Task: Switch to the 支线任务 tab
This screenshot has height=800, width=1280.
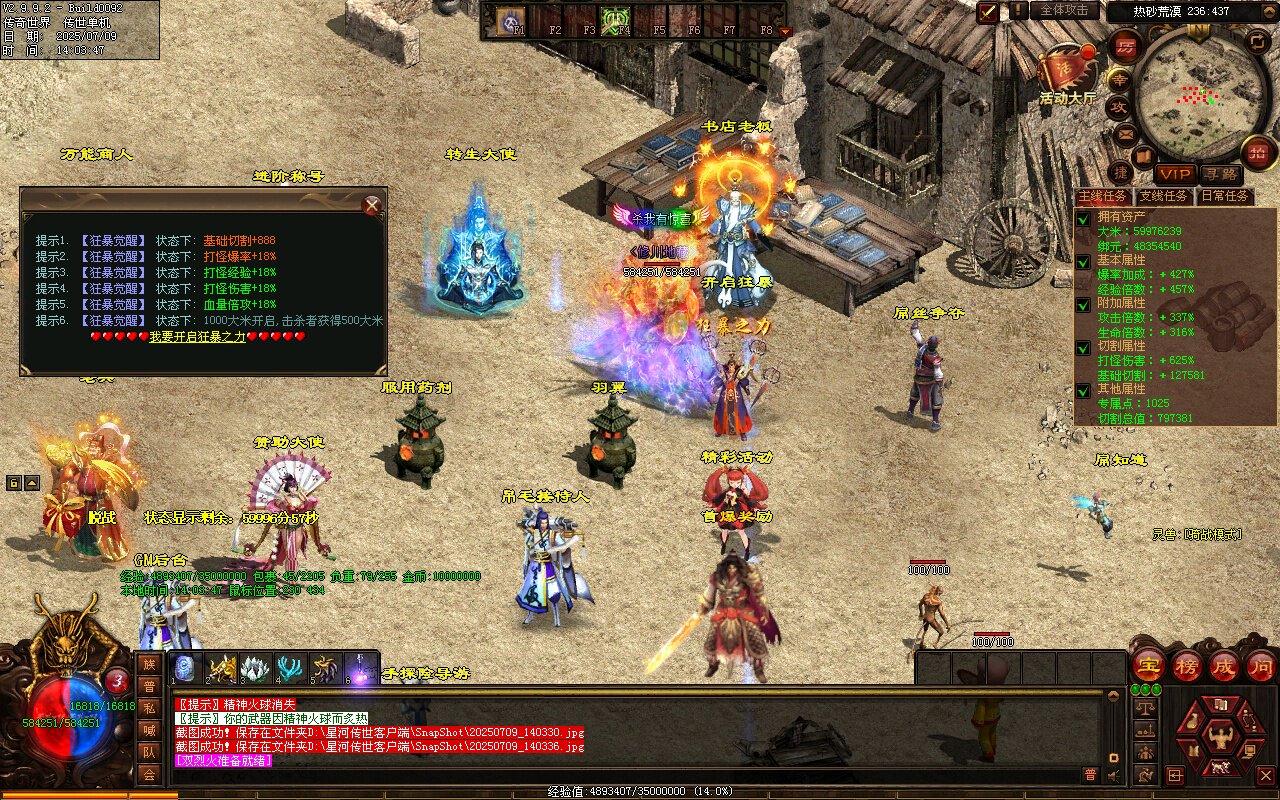Action: 1164,196
